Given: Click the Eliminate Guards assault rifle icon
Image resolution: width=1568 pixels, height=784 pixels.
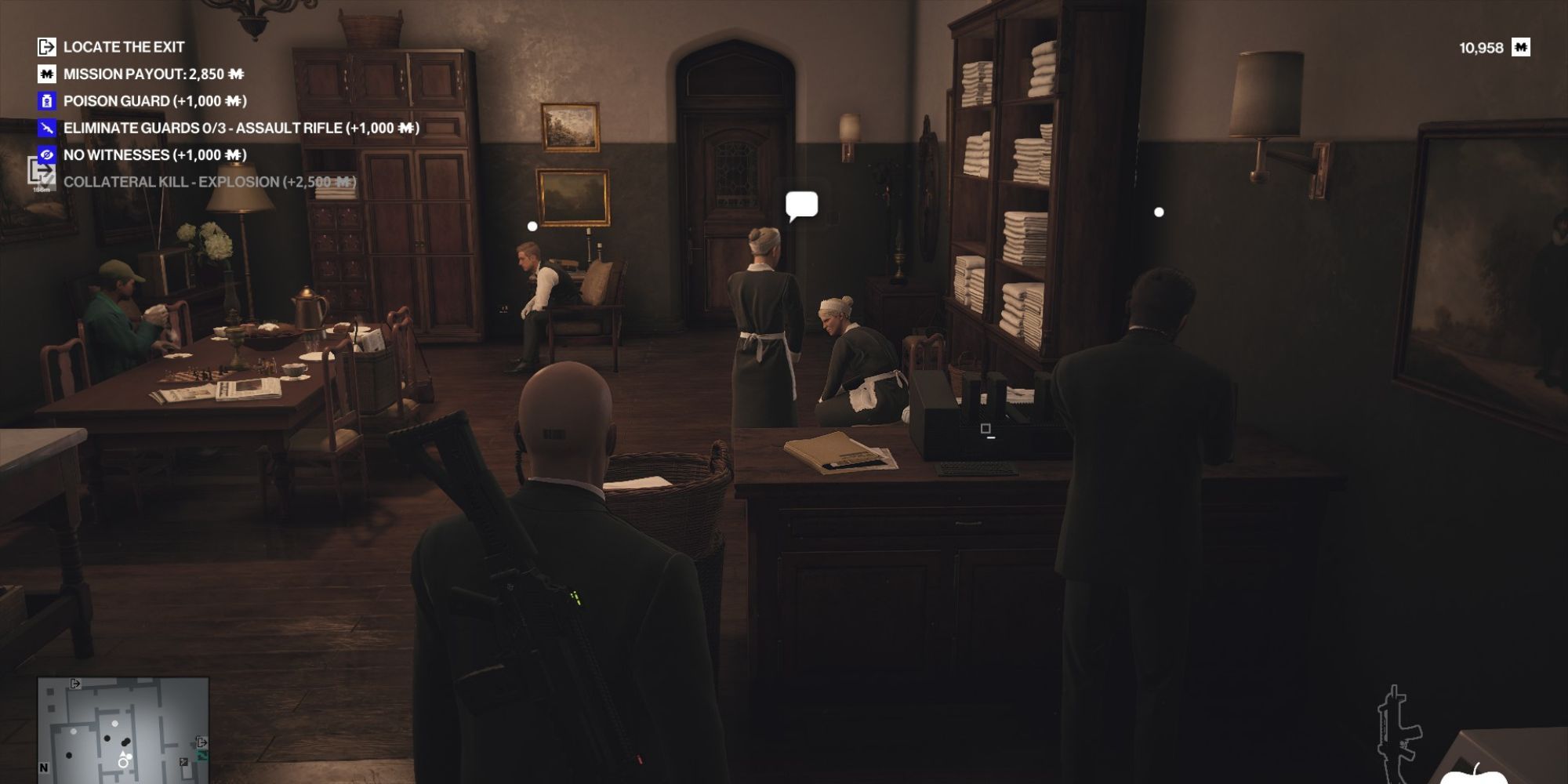Looking at the screenshot, I should 47,127.
